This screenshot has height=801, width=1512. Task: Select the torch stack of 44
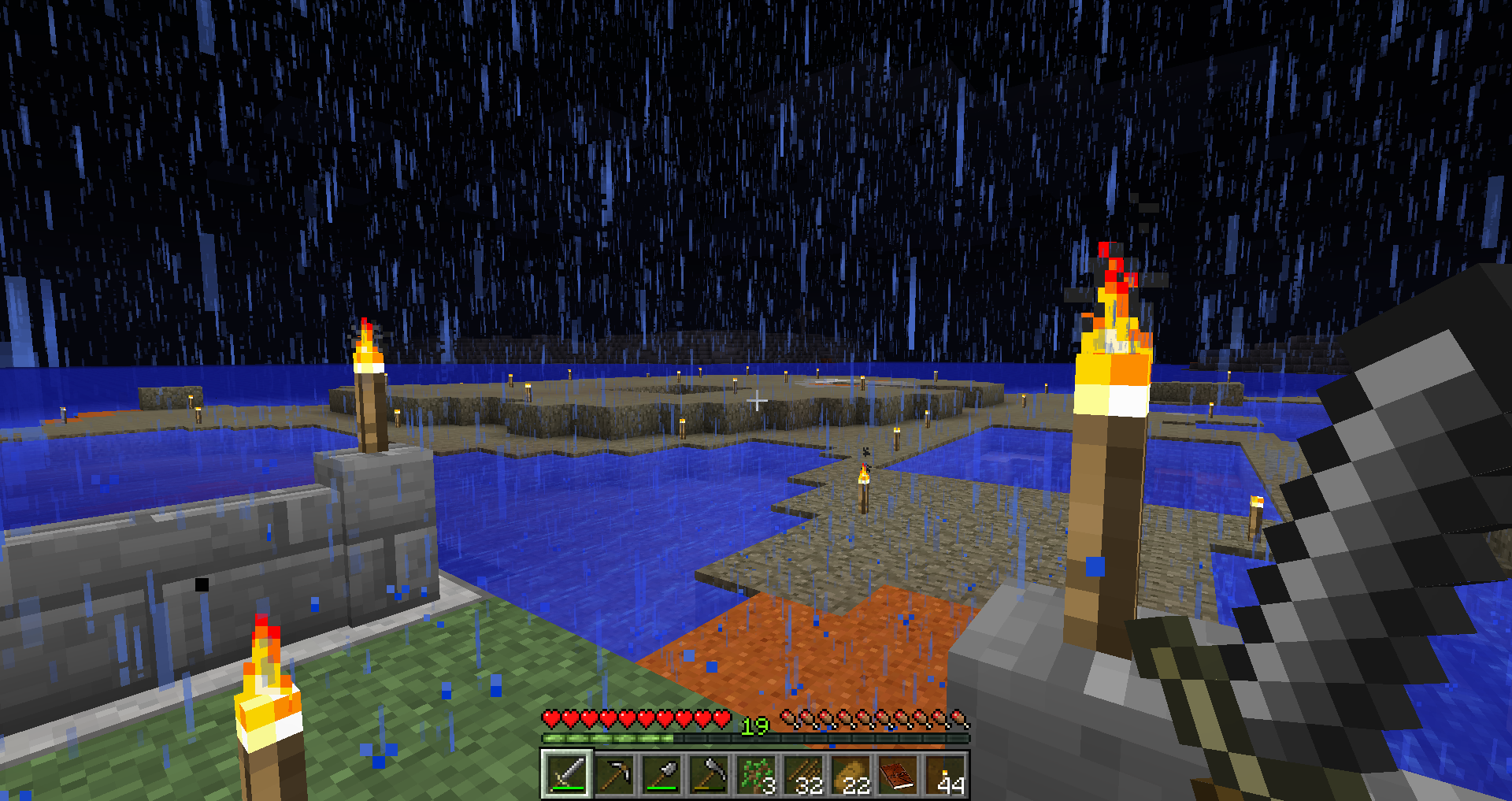[x=945, y=775]
